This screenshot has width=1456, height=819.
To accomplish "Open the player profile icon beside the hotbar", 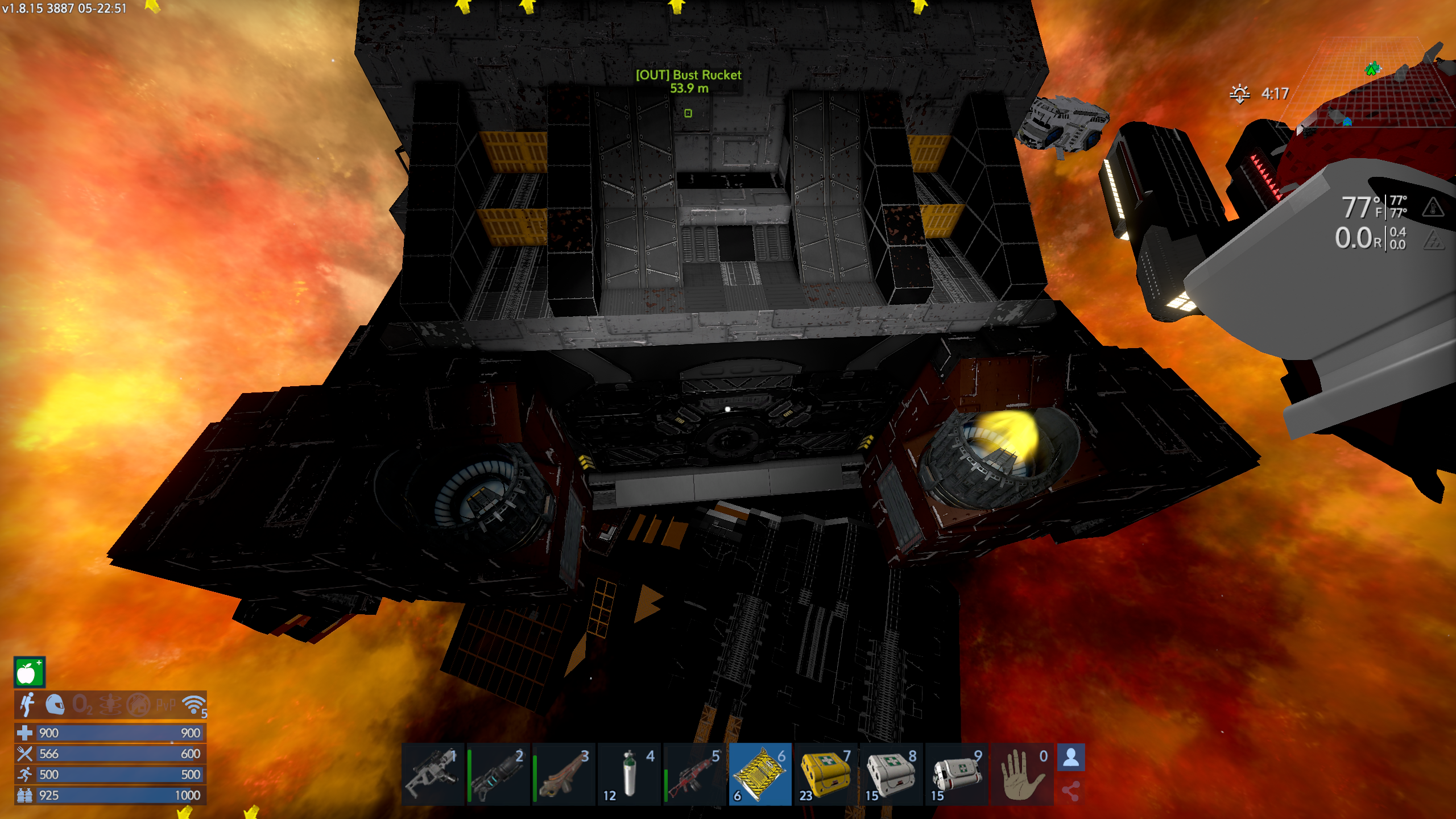I will (1071, 758).
